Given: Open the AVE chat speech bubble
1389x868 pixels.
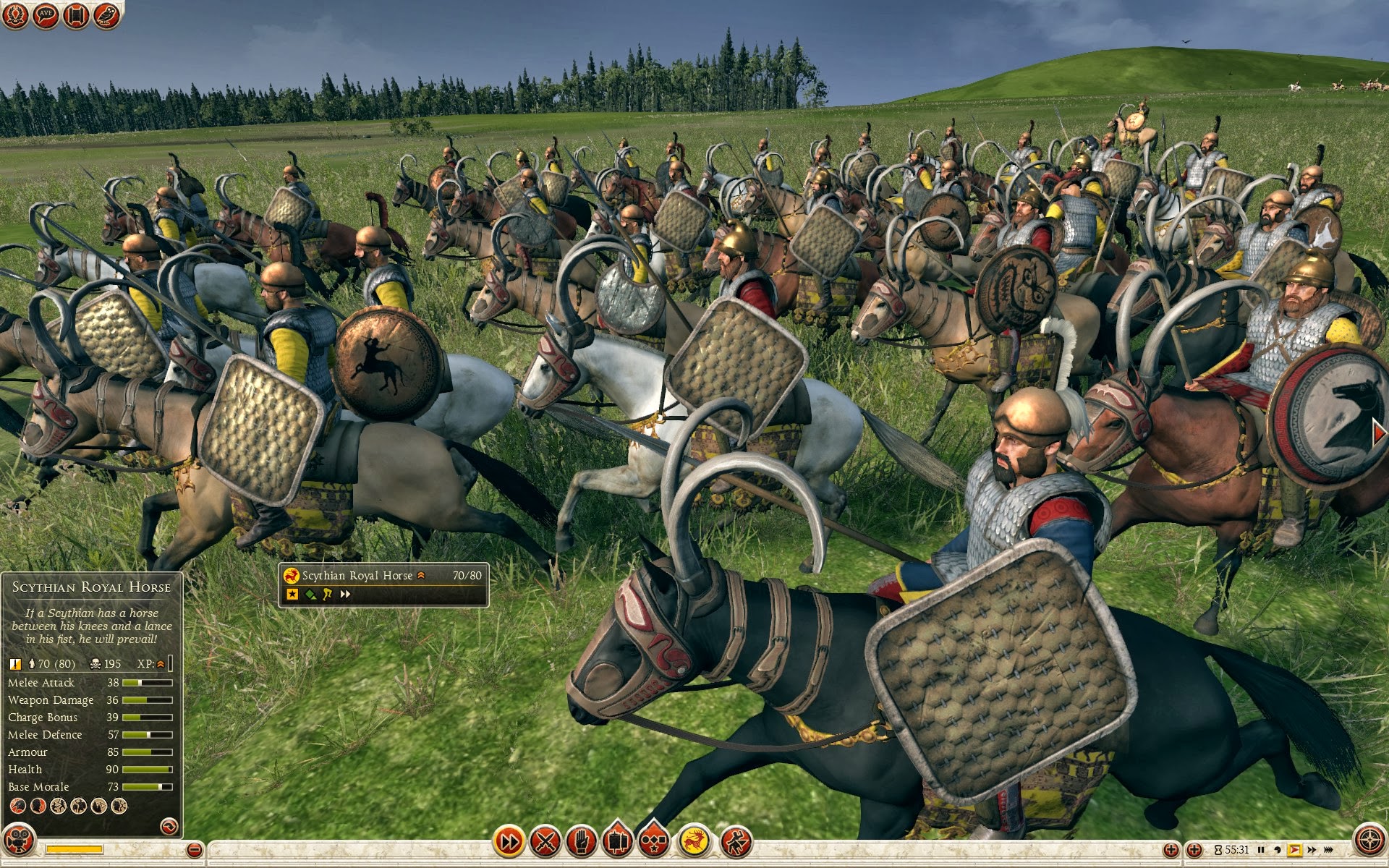Looking at the screenshot, I should [46, 15].
